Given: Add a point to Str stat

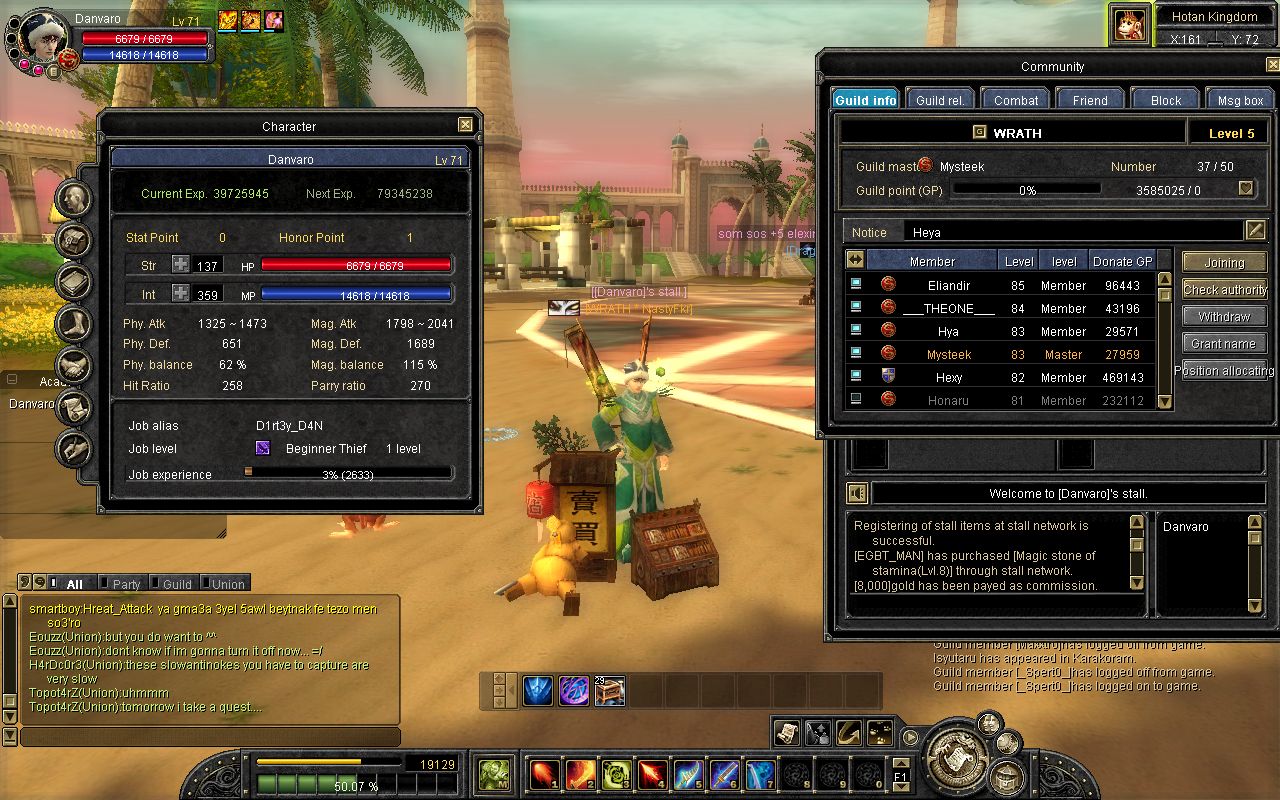Looking at the screenshot, I should [180, 265].
